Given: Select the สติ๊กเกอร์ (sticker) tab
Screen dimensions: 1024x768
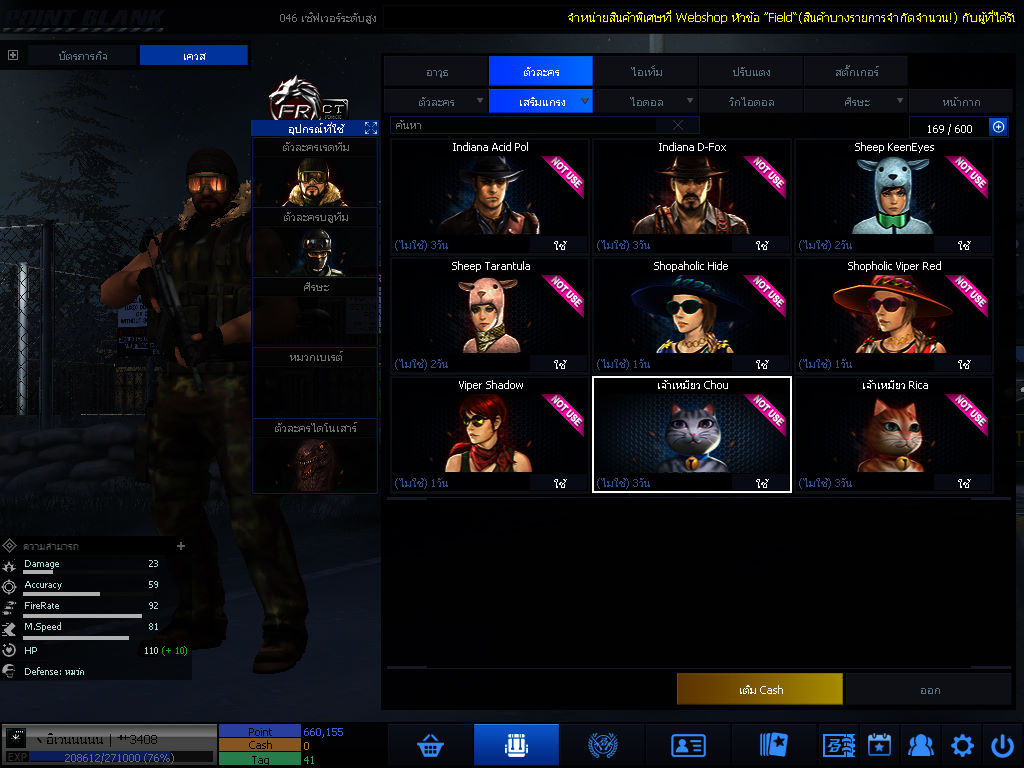Looking at the screenshot, I should [x=856, y=72].
